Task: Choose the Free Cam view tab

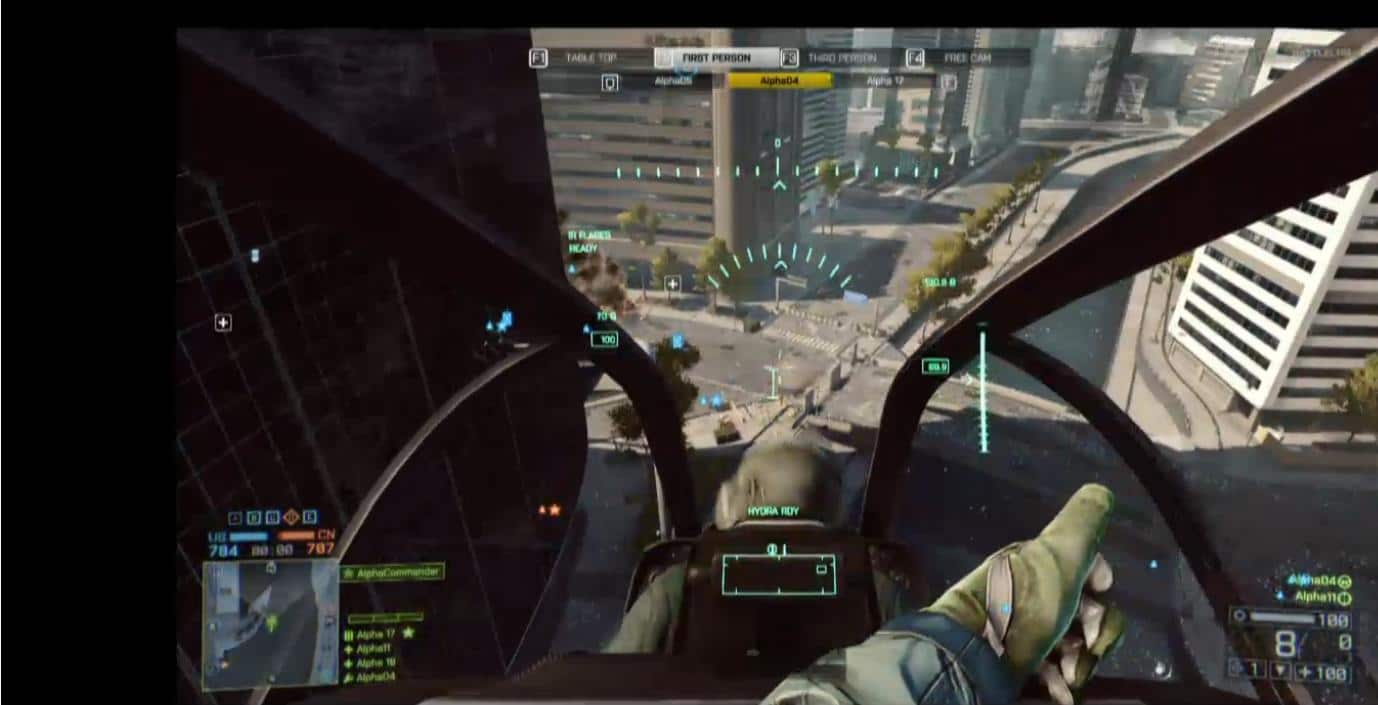Action: (967, 58)
